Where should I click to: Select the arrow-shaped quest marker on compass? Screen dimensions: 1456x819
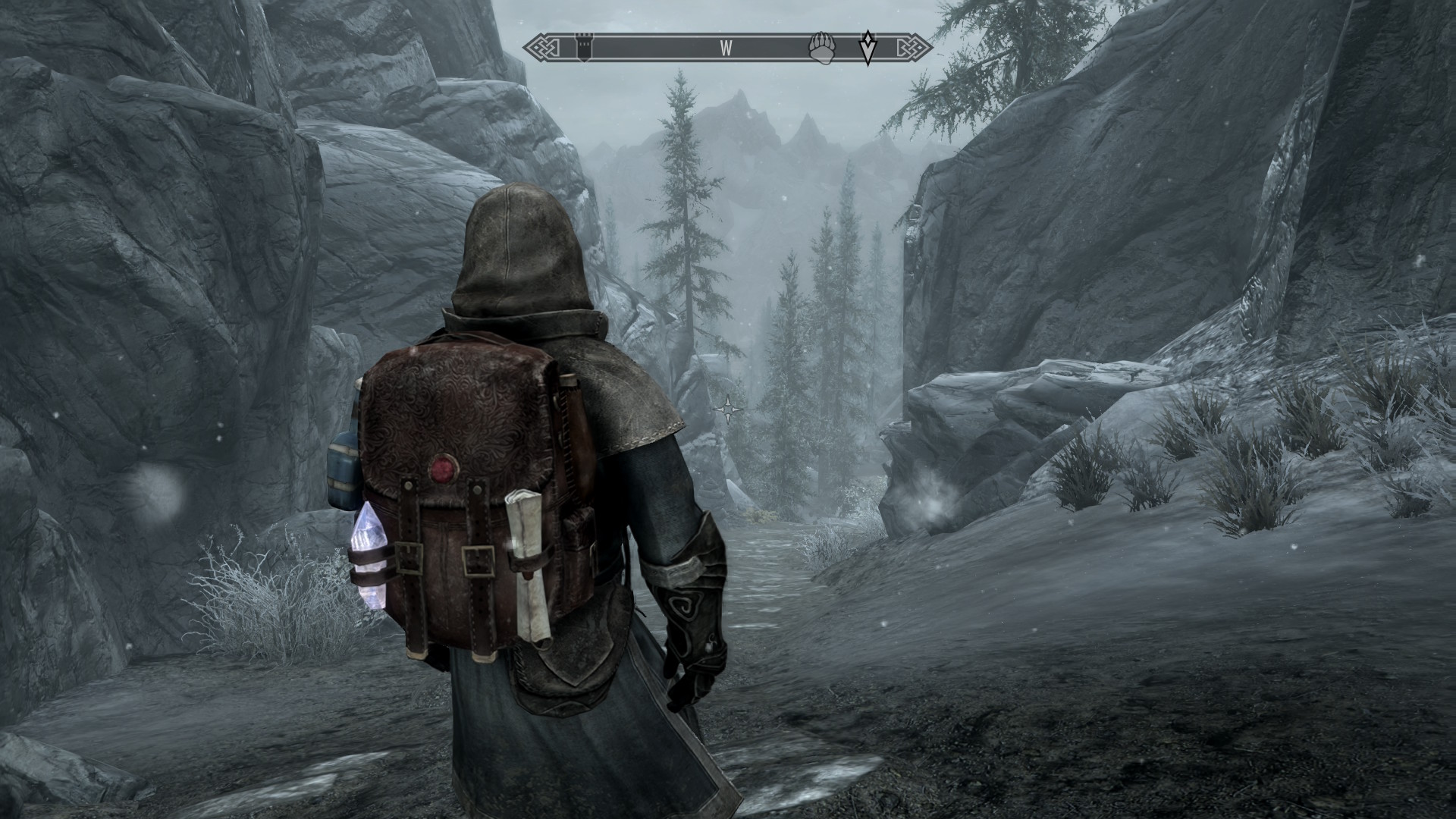(868, 48)
